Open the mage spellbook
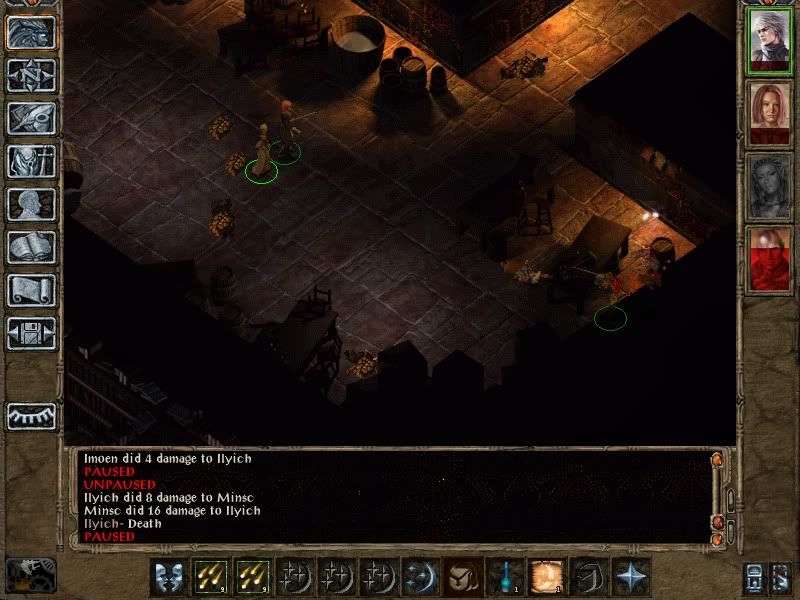Screen dimensions: 800x600 click(x=31, y=247)
